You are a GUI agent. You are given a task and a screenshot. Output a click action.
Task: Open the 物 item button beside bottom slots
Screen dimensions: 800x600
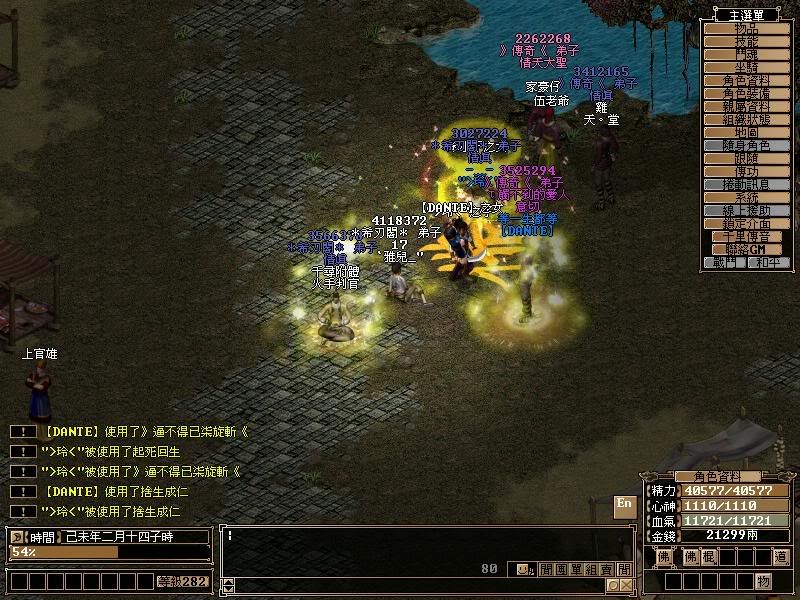click(763, 581)
